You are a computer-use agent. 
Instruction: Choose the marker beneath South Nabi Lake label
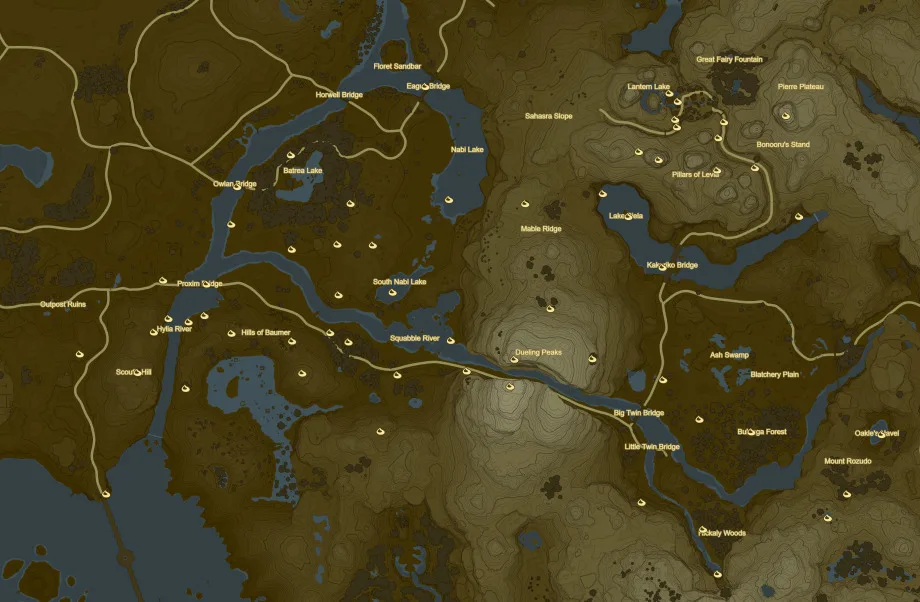pos(393,294)
